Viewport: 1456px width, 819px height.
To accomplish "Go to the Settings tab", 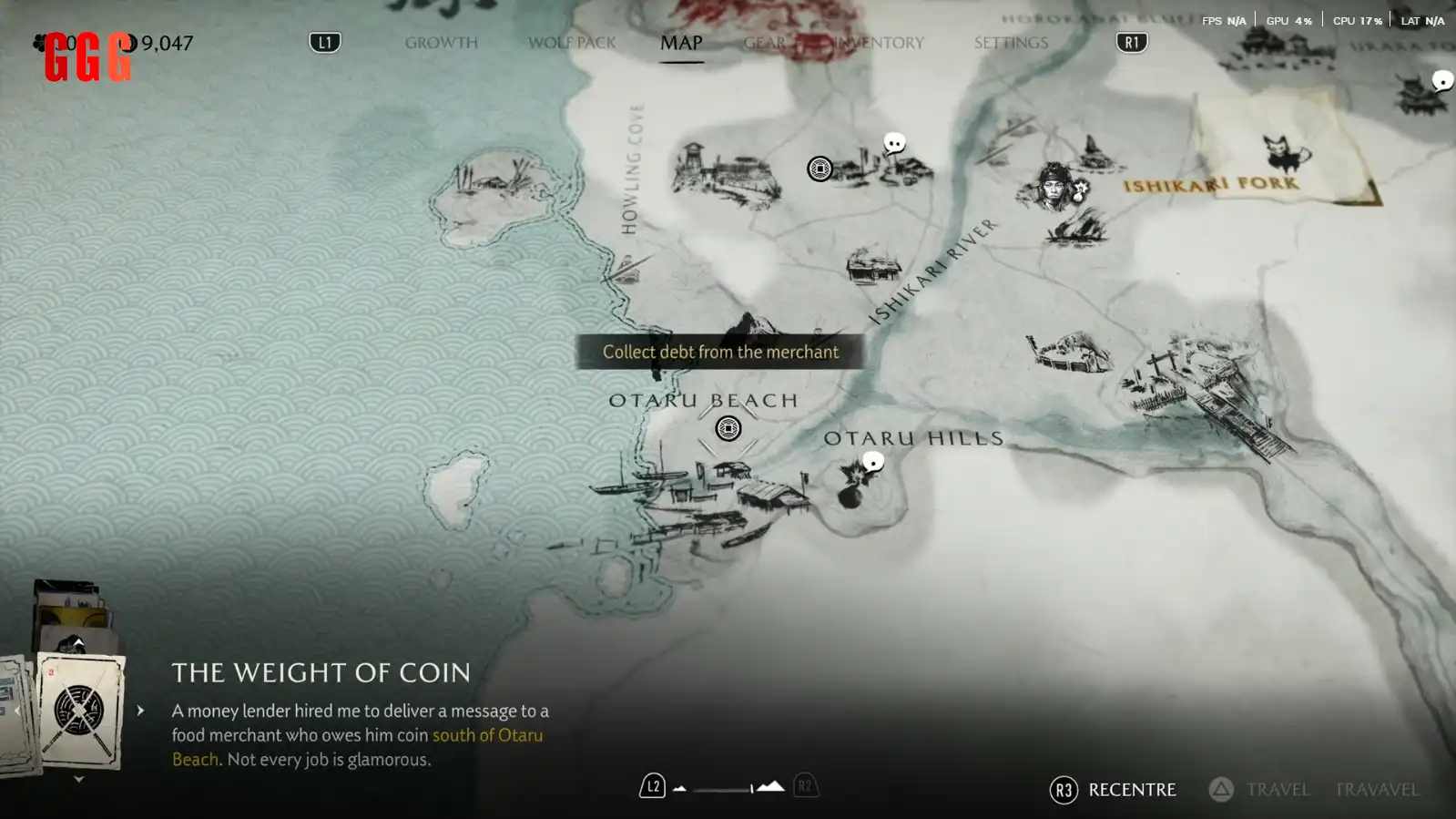I will point(1011,43).
